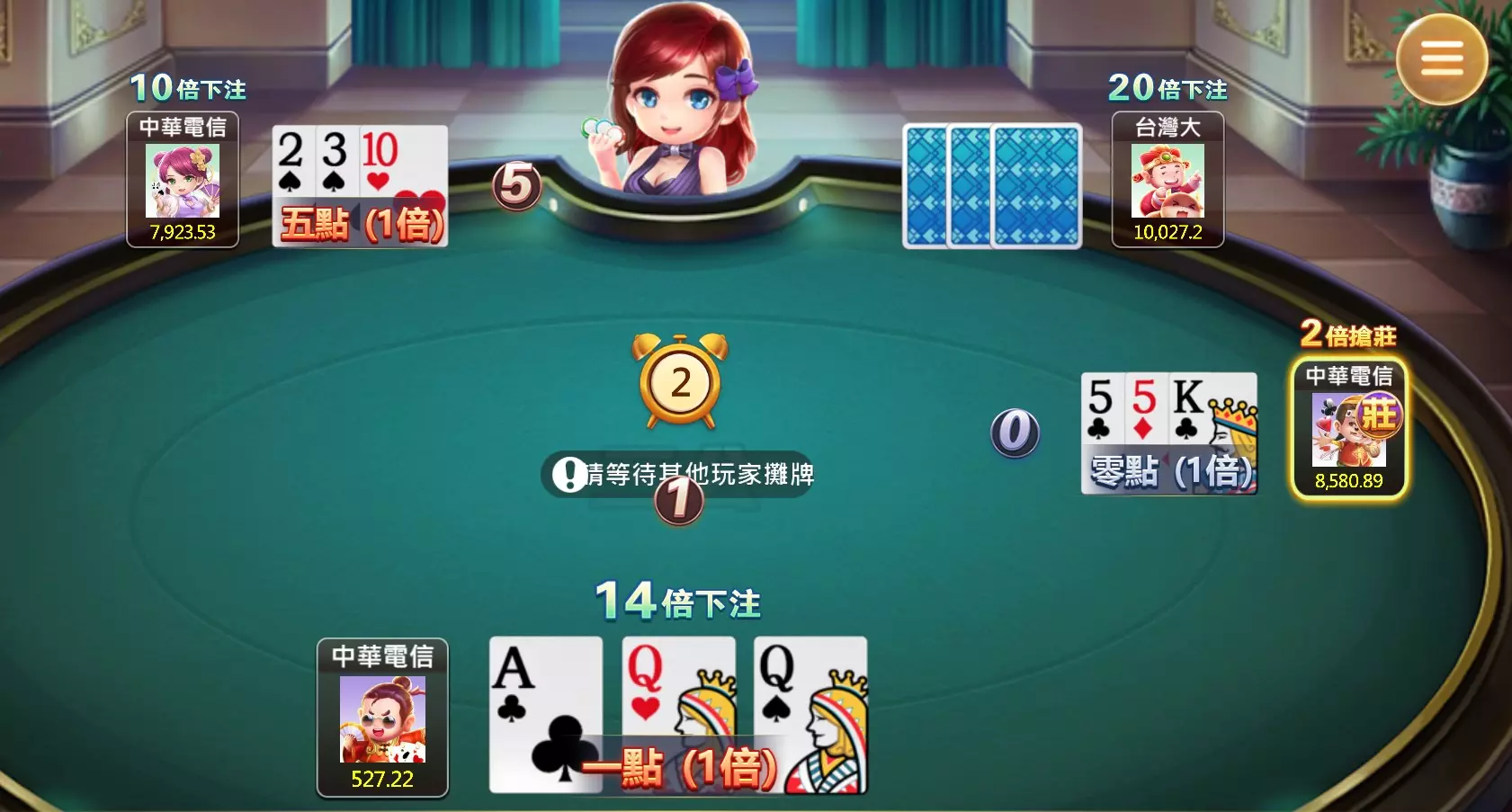1512x812 pixels.
Task: Click the bottom 中華電信 avatar showing 527.22
Action: point(381,719)
